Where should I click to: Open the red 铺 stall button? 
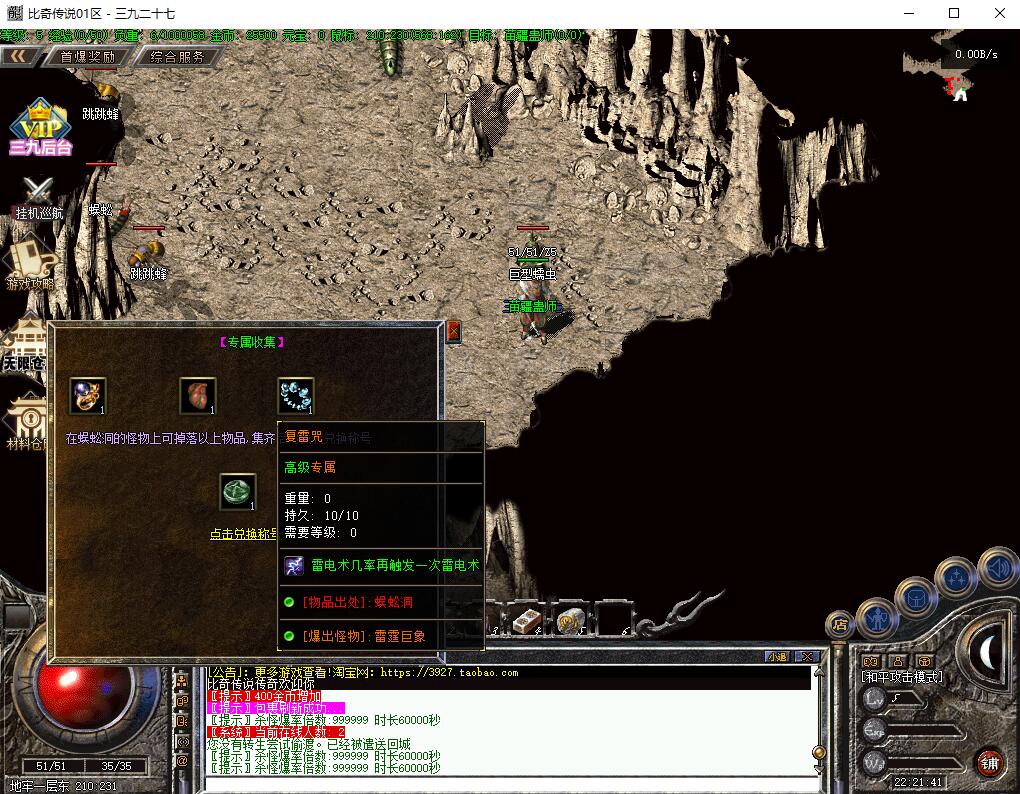coord(989,762)
